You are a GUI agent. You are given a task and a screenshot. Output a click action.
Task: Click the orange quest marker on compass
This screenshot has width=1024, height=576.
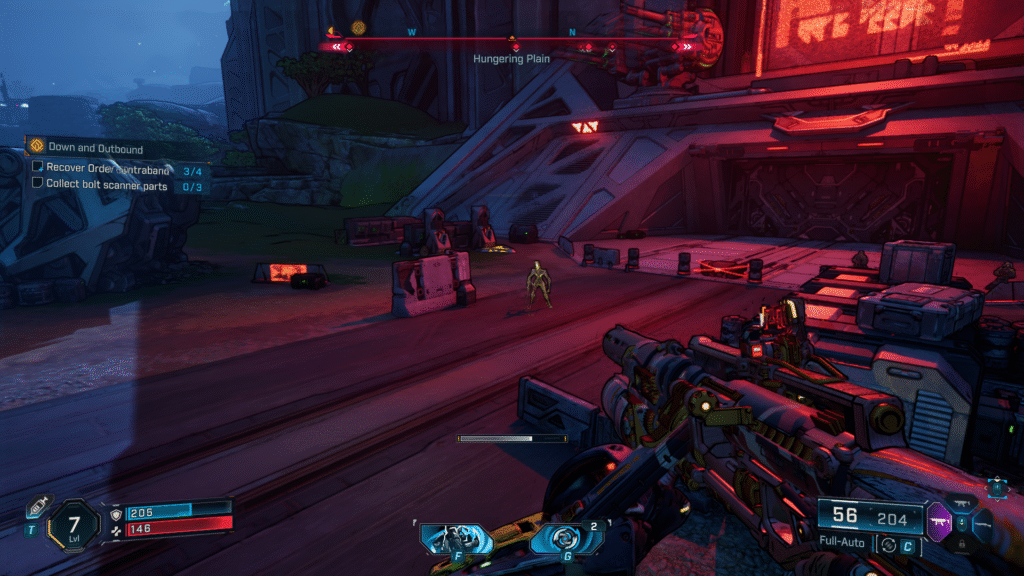coord(358,28)
